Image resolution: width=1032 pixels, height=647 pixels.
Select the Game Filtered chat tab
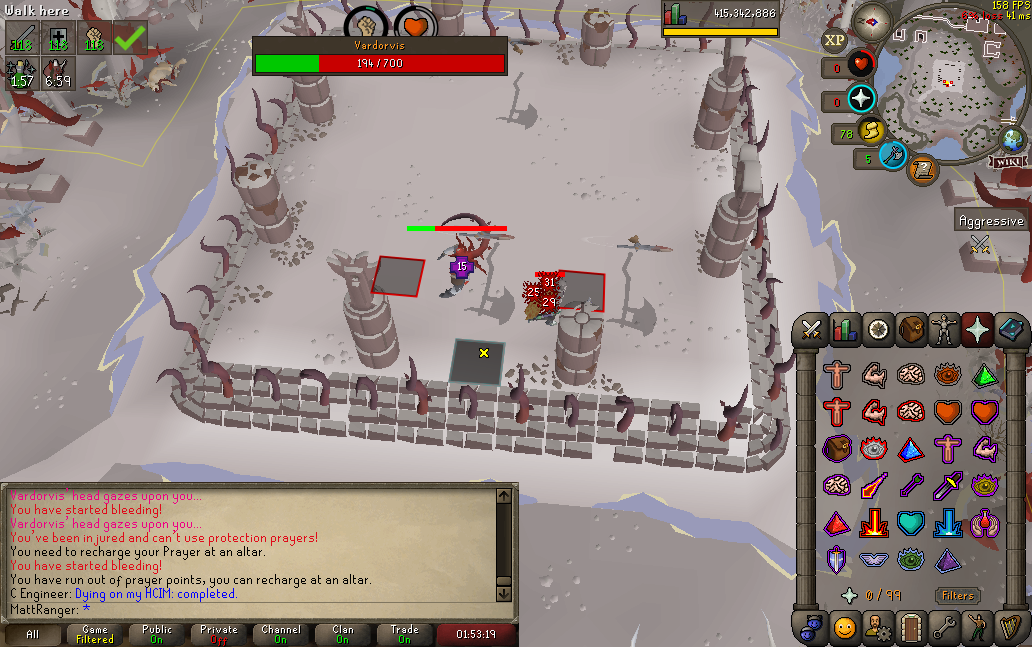click(x=95, y=634)
